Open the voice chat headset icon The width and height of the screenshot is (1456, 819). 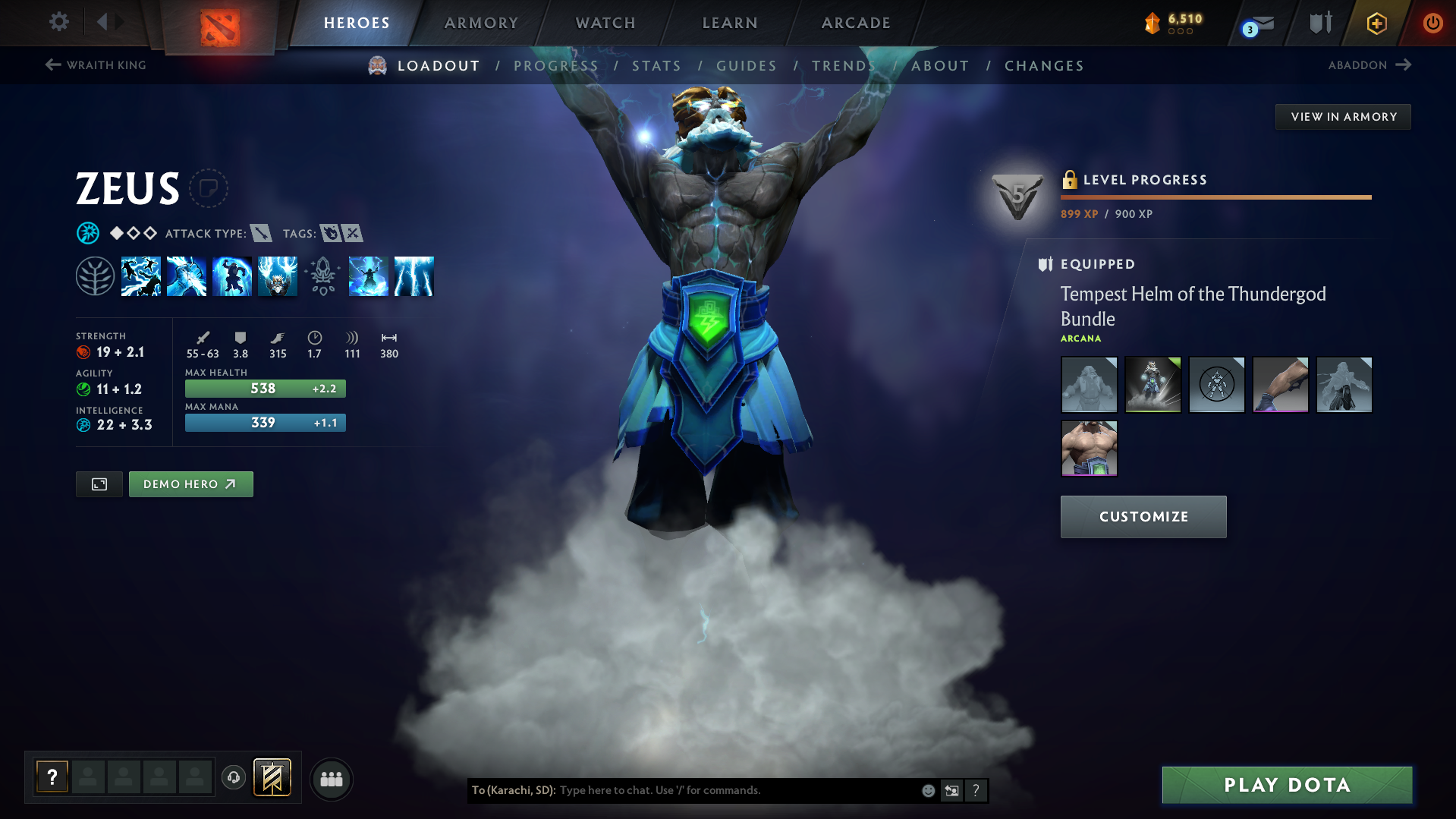[x=233, y=778]
